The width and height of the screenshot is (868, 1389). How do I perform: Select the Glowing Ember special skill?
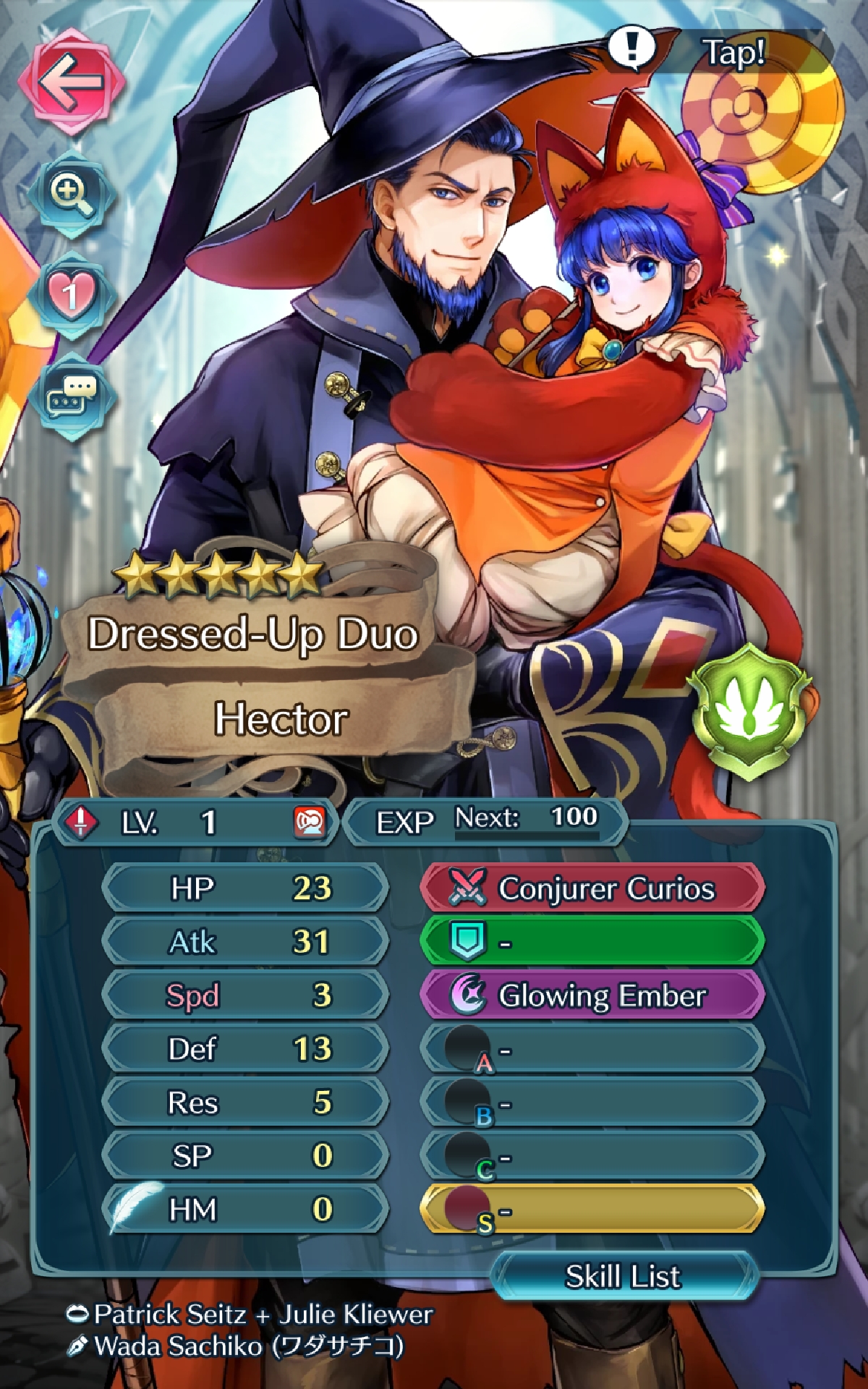point(592,995)
